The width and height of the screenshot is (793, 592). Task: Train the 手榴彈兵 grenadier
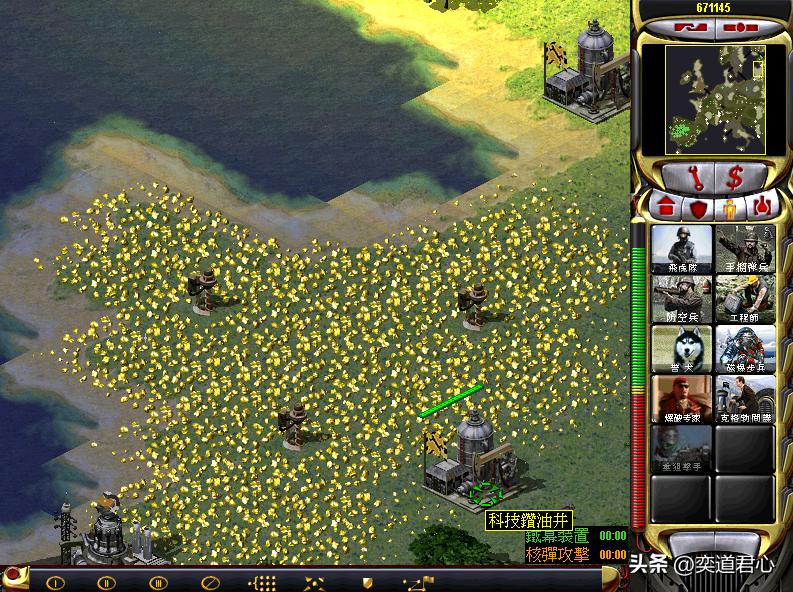pyautogui.click(x=745, y=248)
